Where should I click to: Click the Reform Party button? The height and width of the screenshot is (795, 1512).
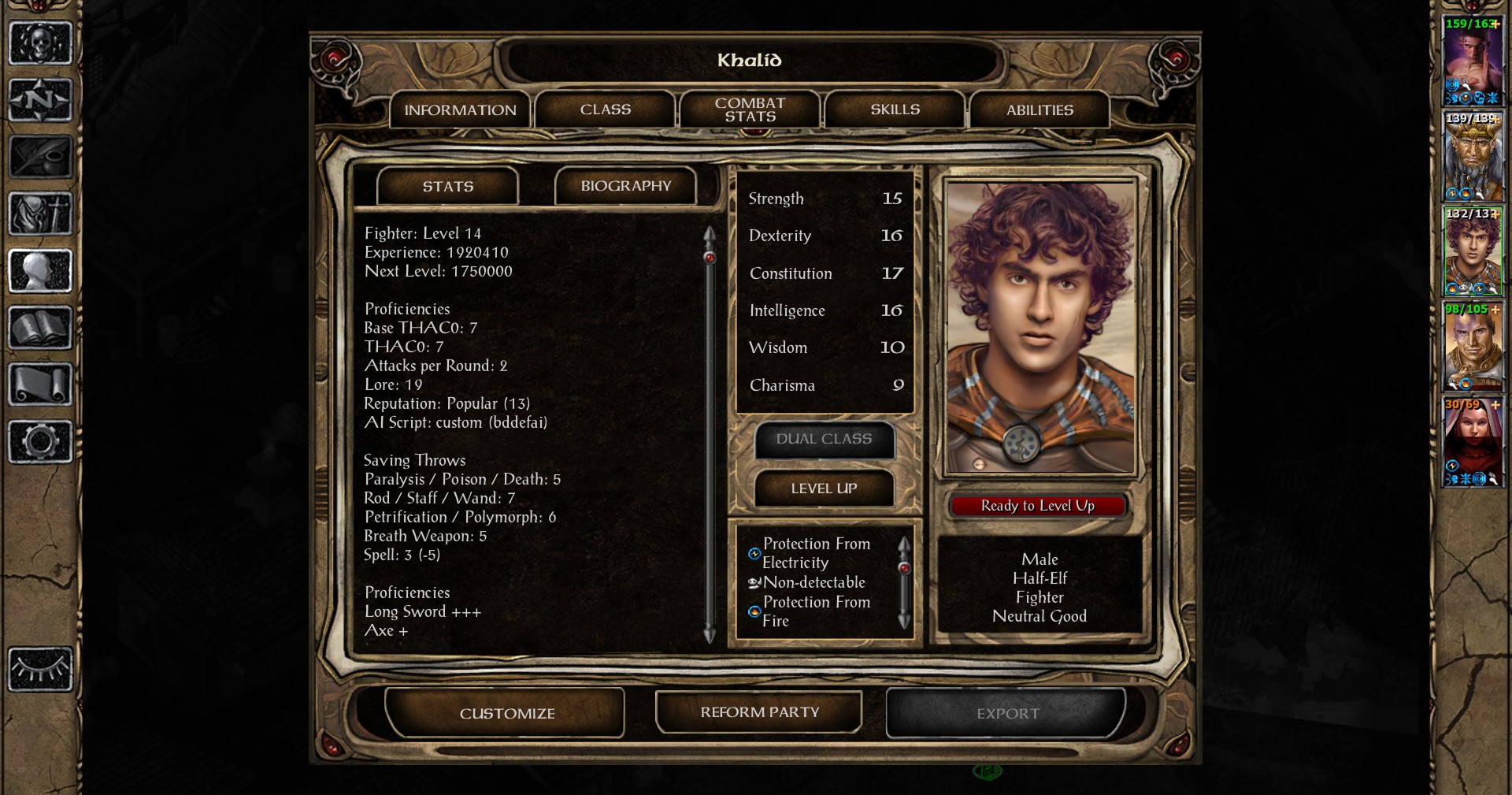[x=758, y=711]
